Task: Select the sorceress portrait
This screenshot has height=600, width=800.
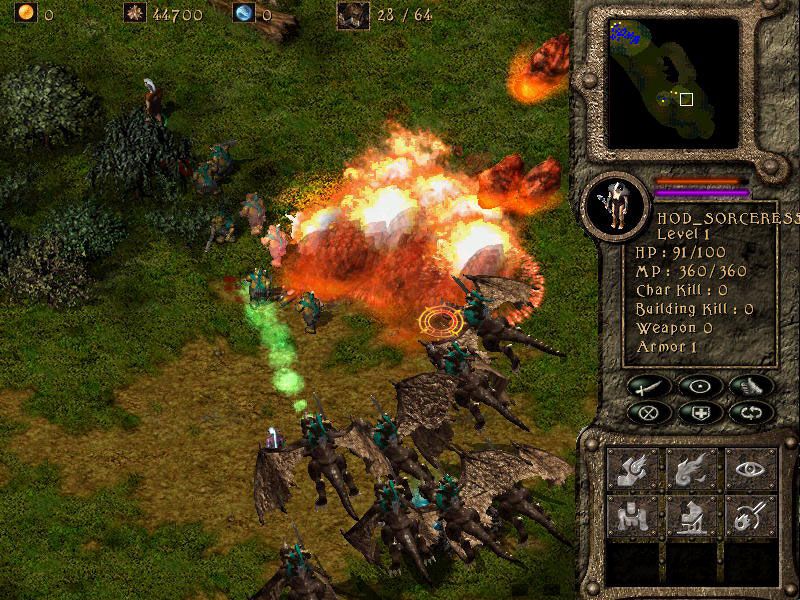Action: (x=614, y=207)
